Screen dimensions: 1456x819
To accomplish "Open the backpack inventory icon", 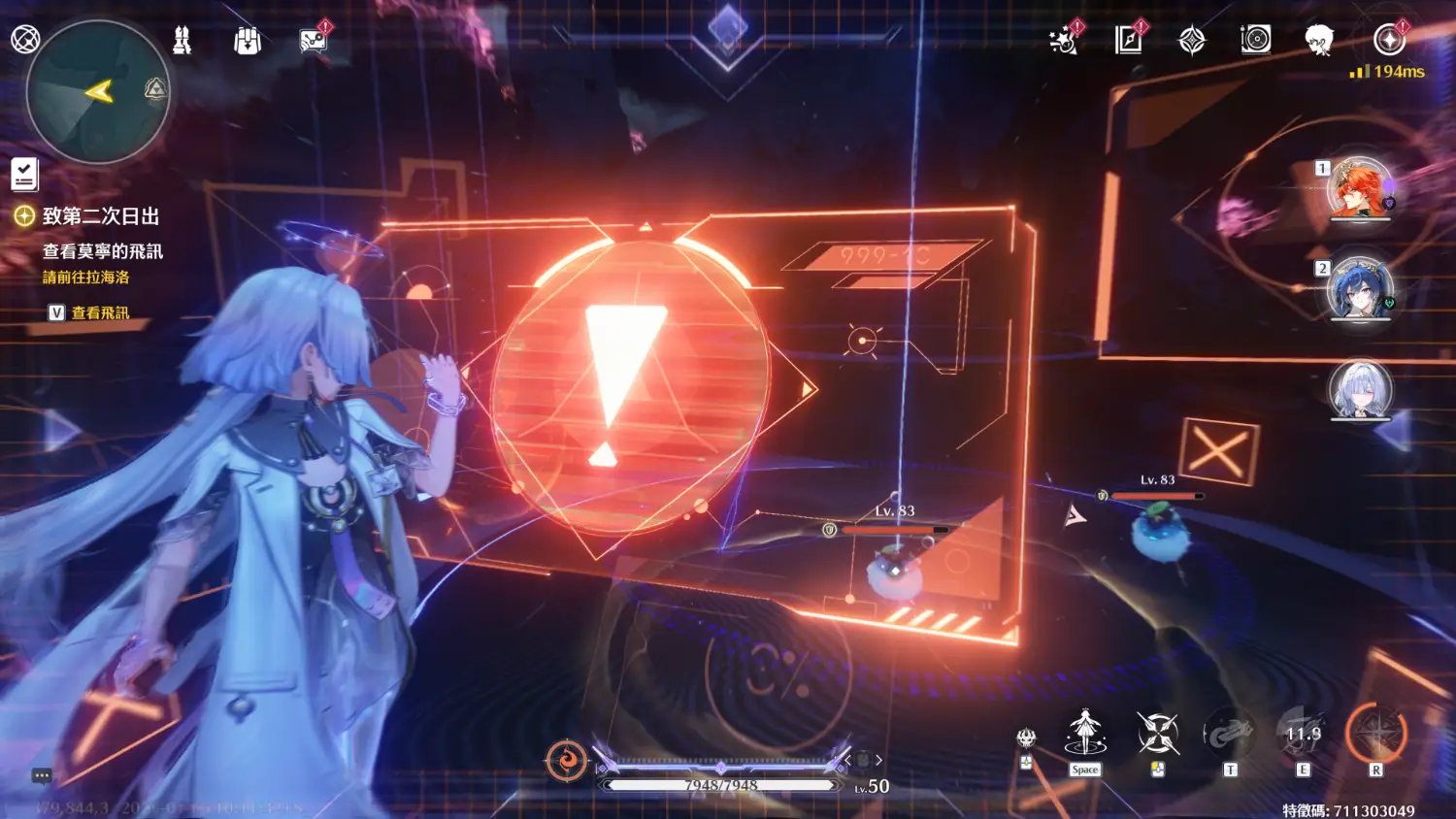I will [248, 41].
